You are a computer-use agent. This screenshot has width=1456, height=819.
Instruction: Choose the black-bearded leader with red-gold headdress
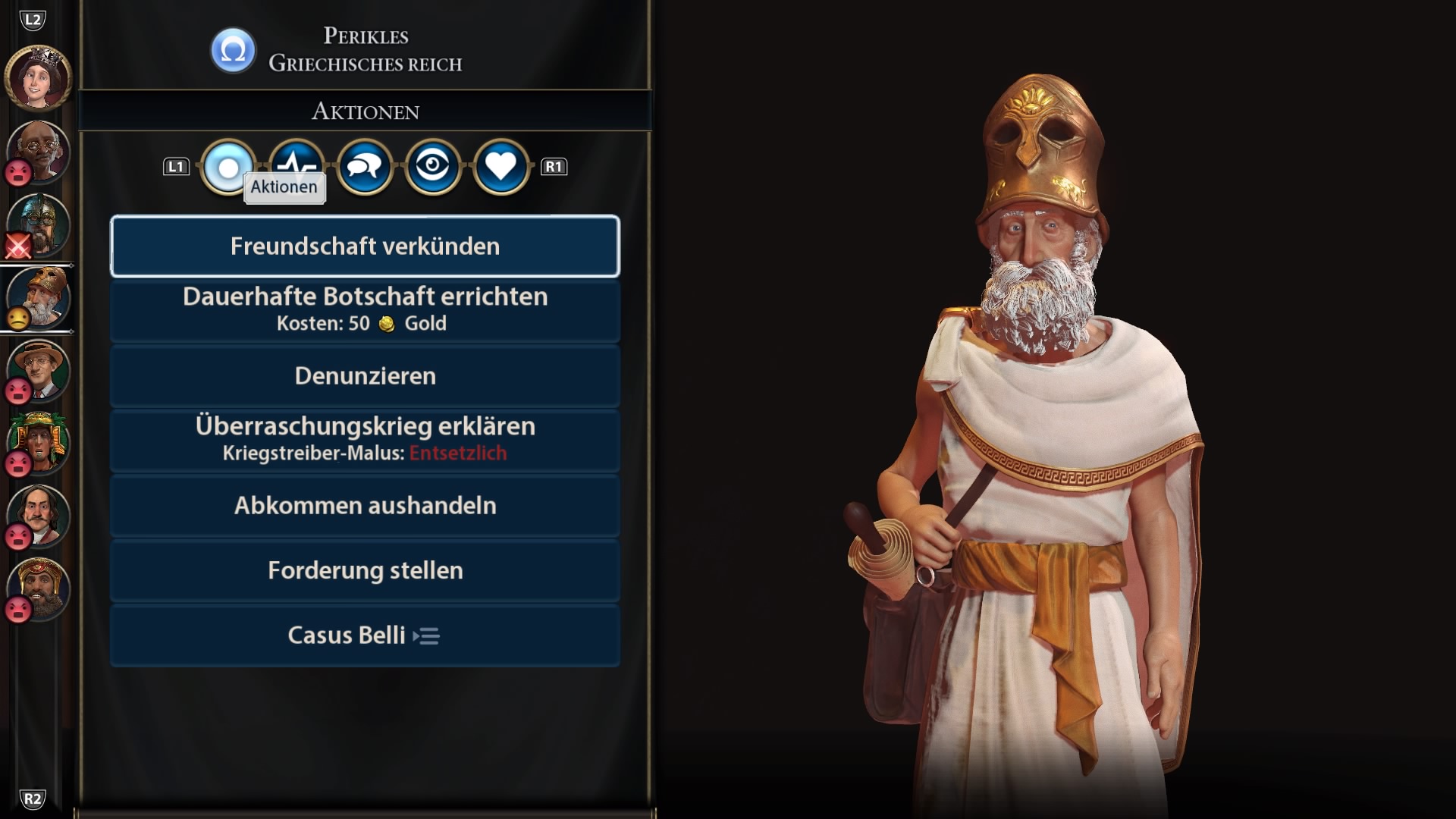[x=39, y=588]
